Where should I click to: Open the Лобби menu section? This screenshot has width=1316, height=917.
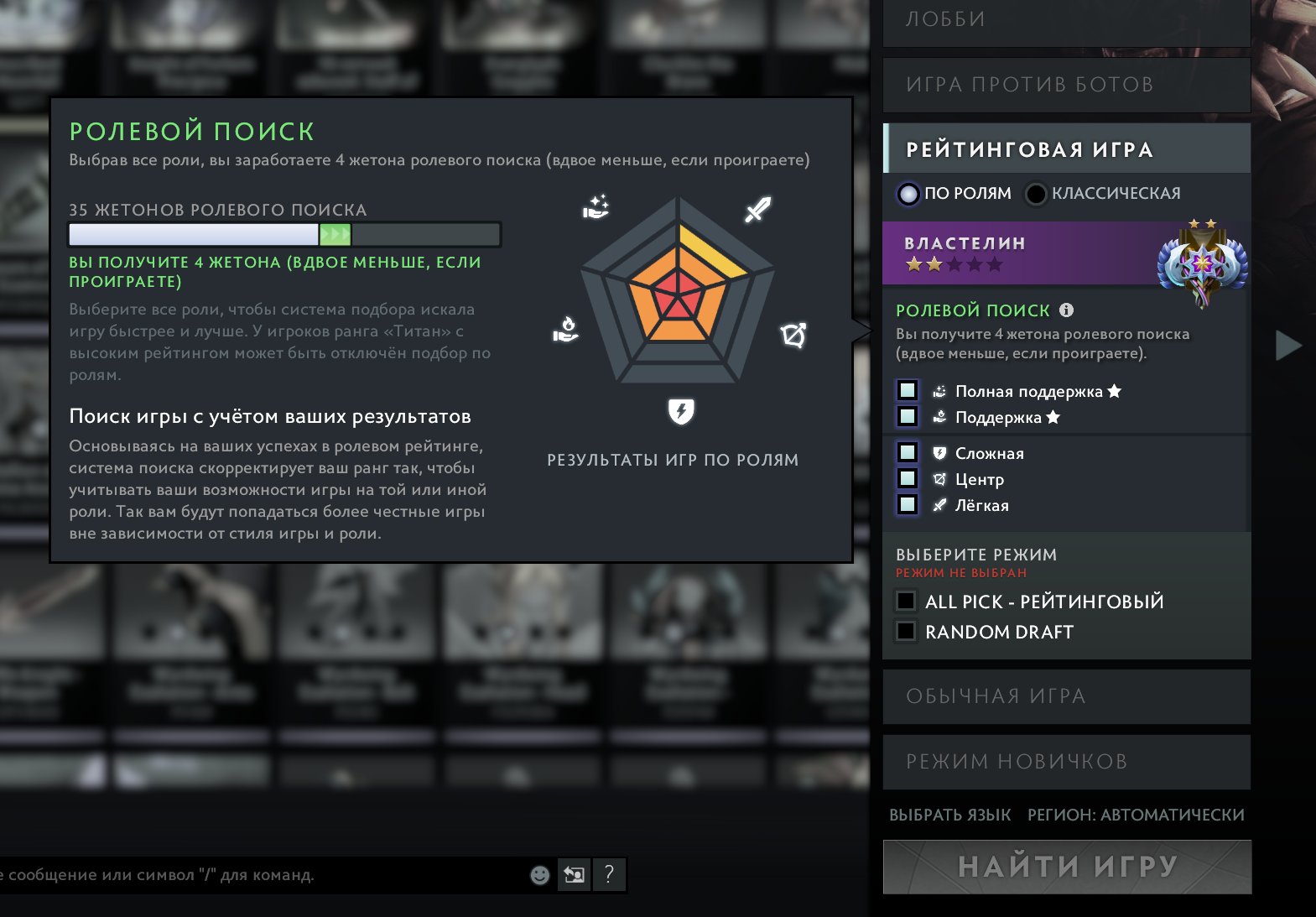click(x=1065, y=20)
